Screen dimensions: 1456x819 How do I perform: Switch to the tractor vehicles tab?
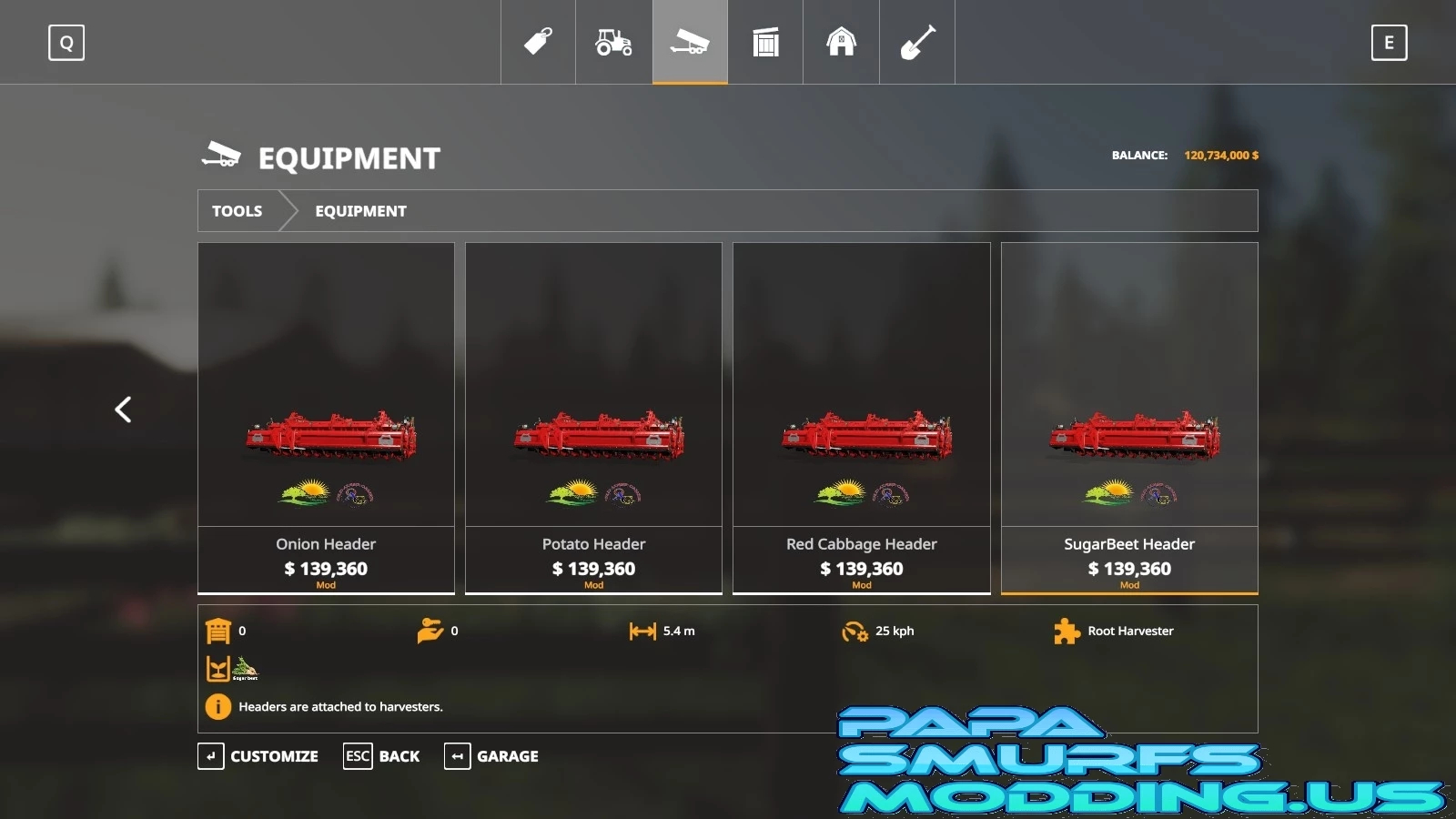613,42
